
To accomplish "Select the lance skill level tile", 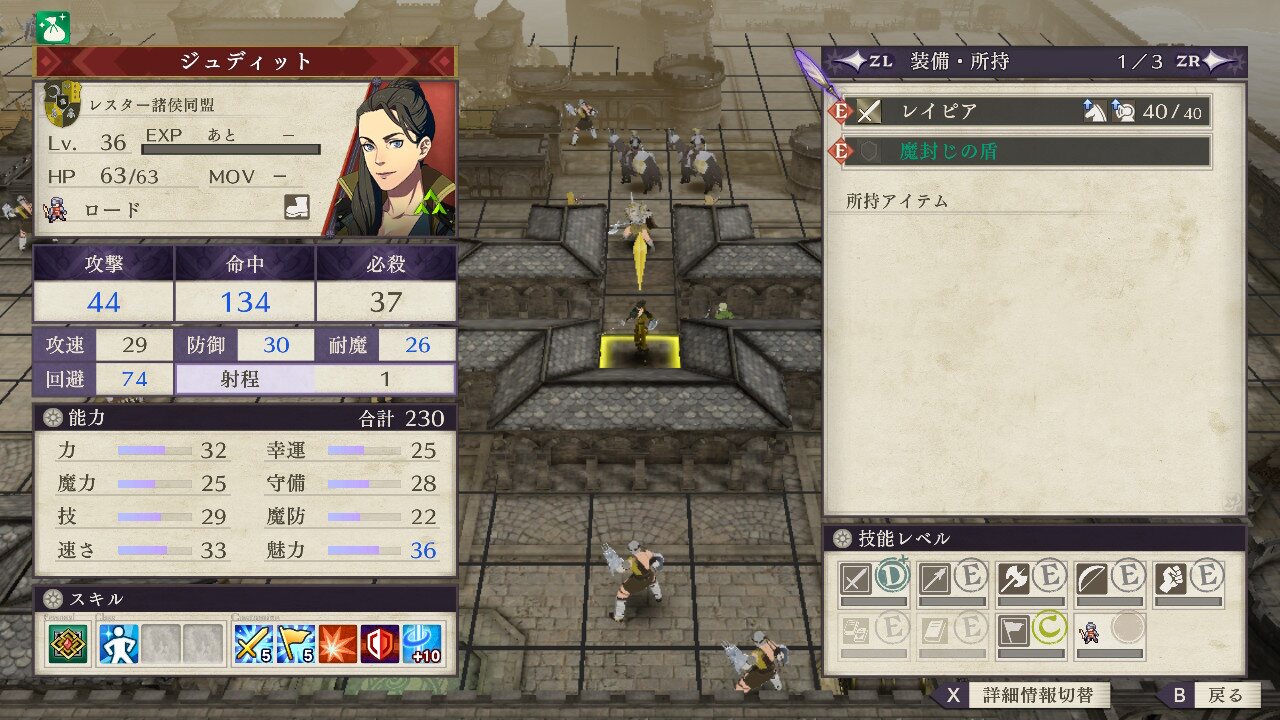I will point(952,581).
